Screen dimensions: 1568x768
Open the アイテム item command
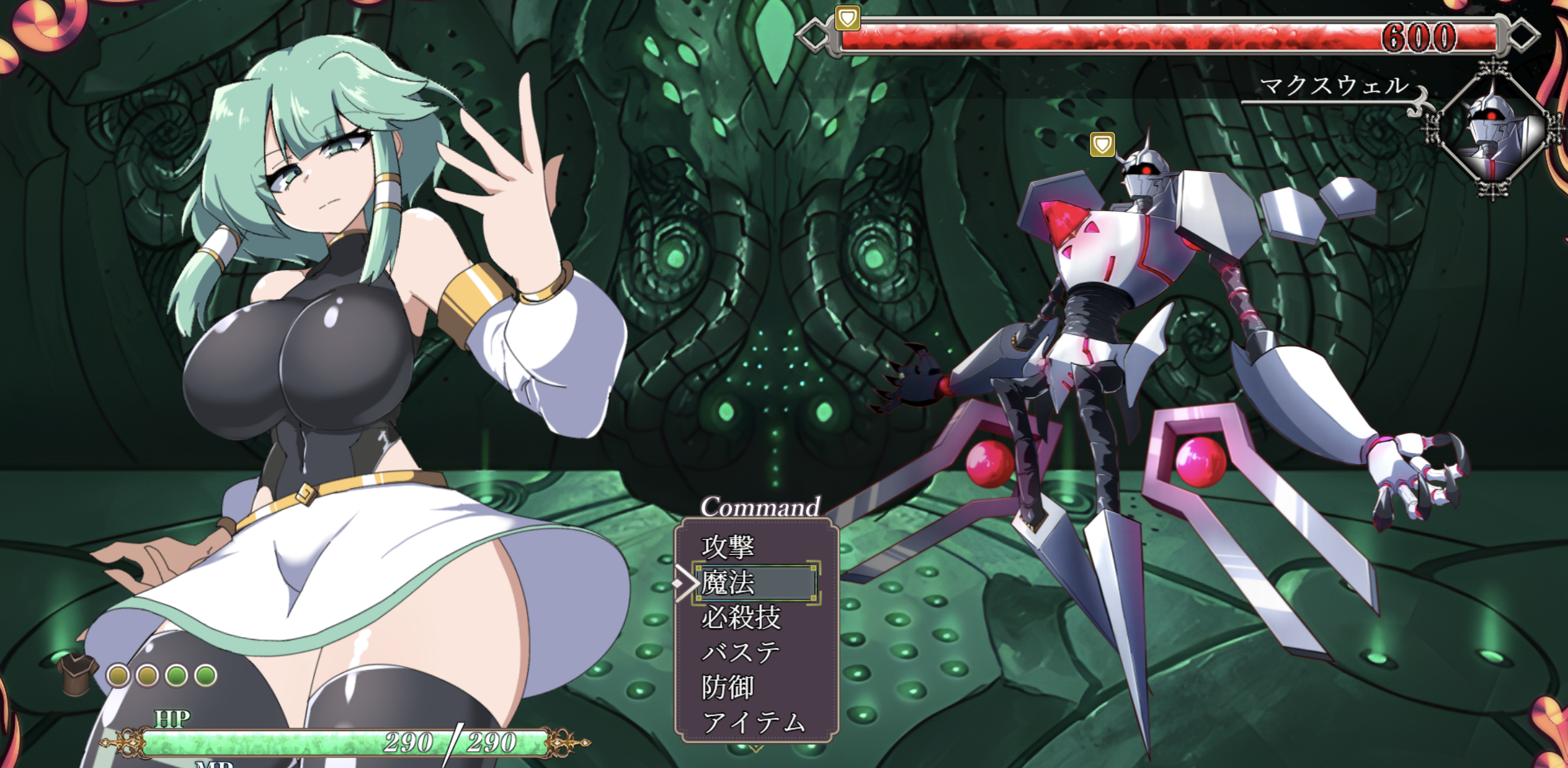tap(753, 722)
